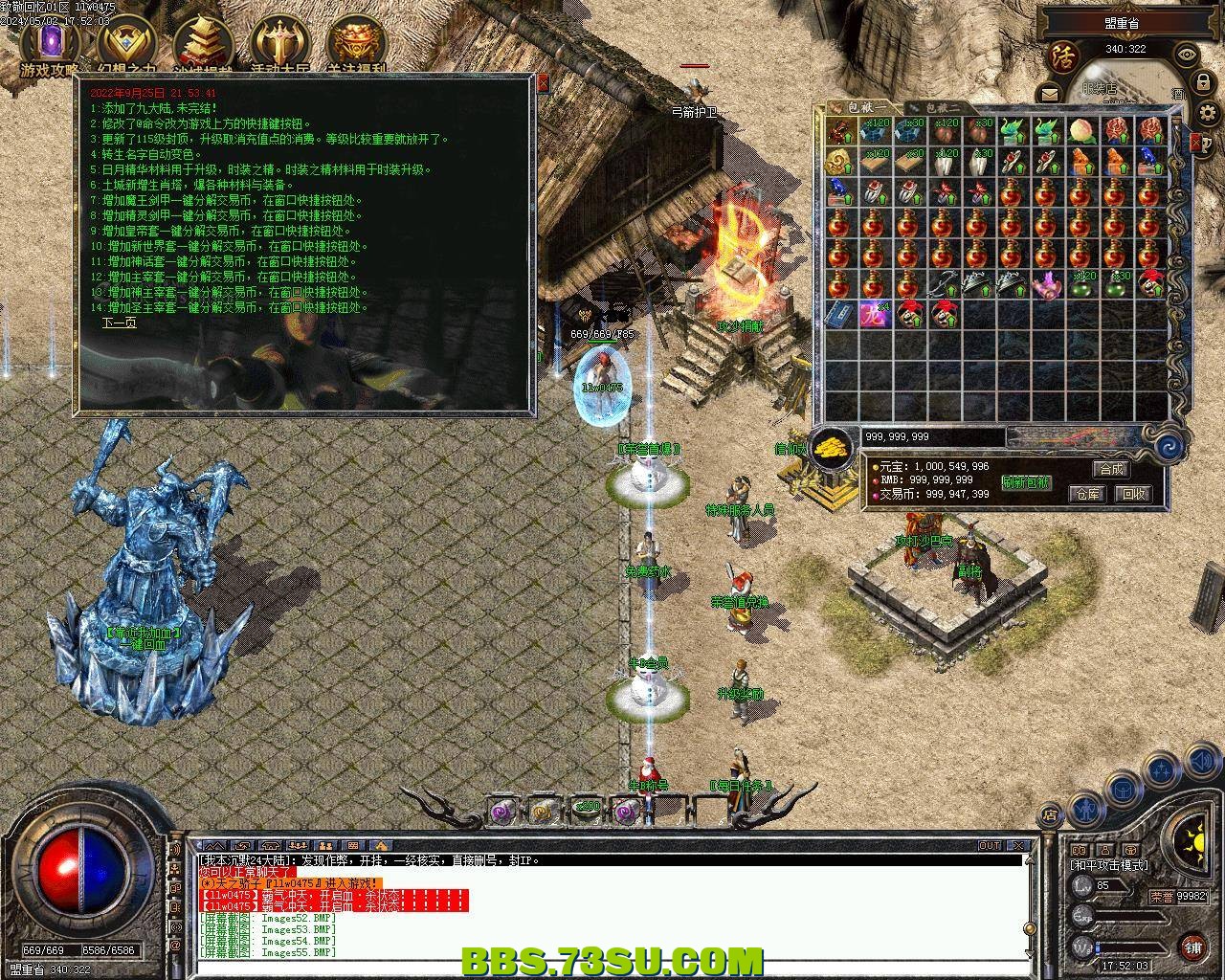Close the inventory bag panel

[x=1195, y=143]
